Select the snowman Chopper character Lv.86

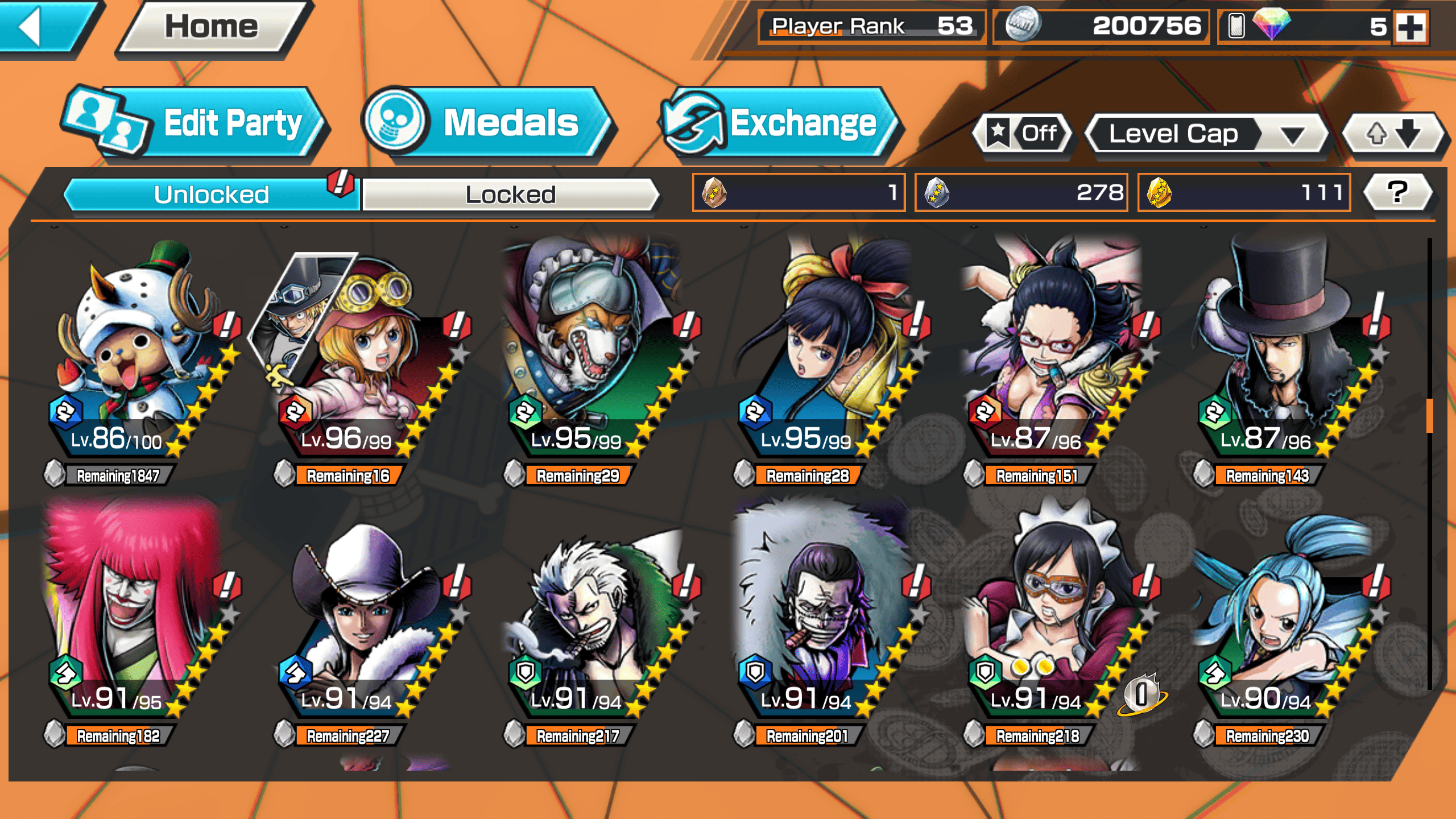pos(136,353)
